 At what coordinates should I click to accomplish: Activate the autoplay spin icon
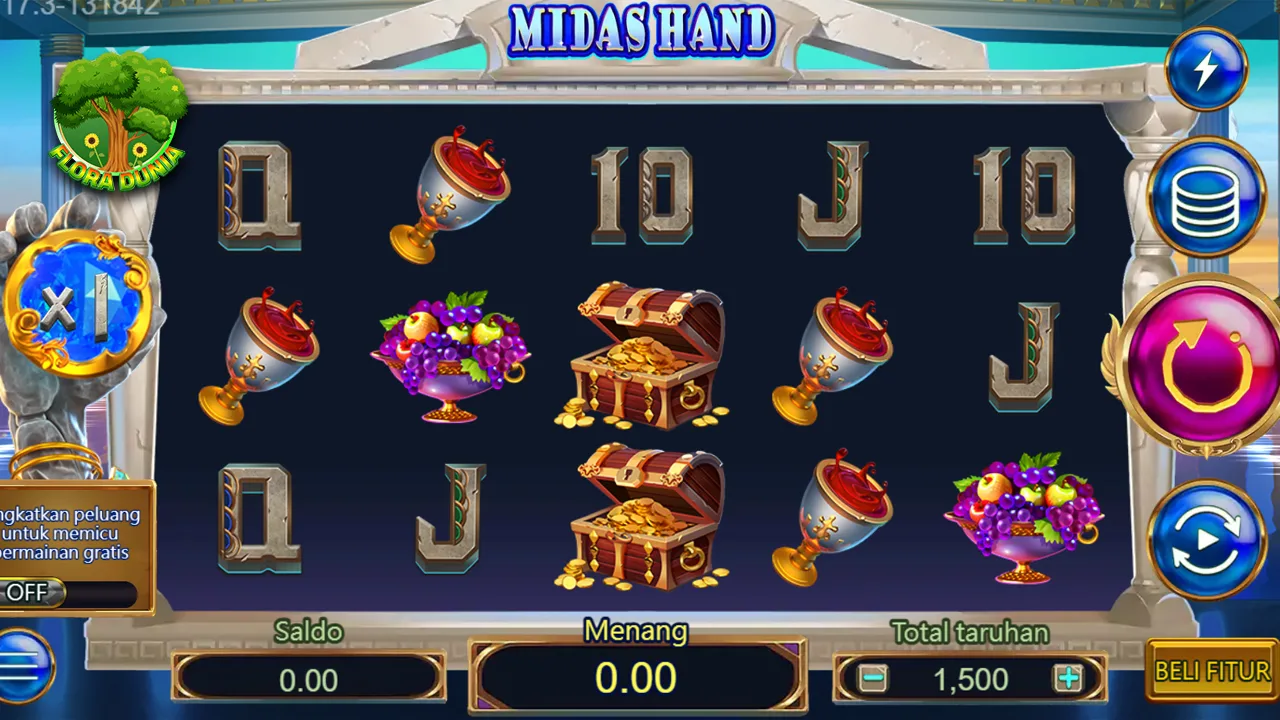tap(1205, 538)
